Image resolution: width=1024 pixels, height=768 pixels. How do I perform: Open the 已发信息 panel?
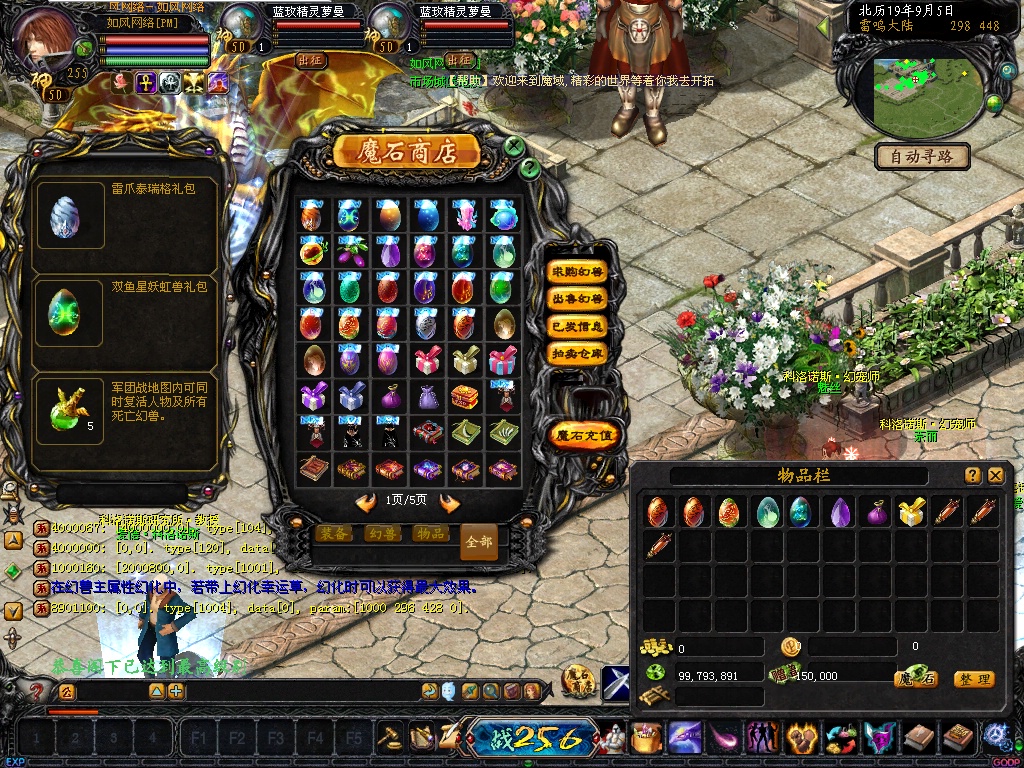pos(578,326)
